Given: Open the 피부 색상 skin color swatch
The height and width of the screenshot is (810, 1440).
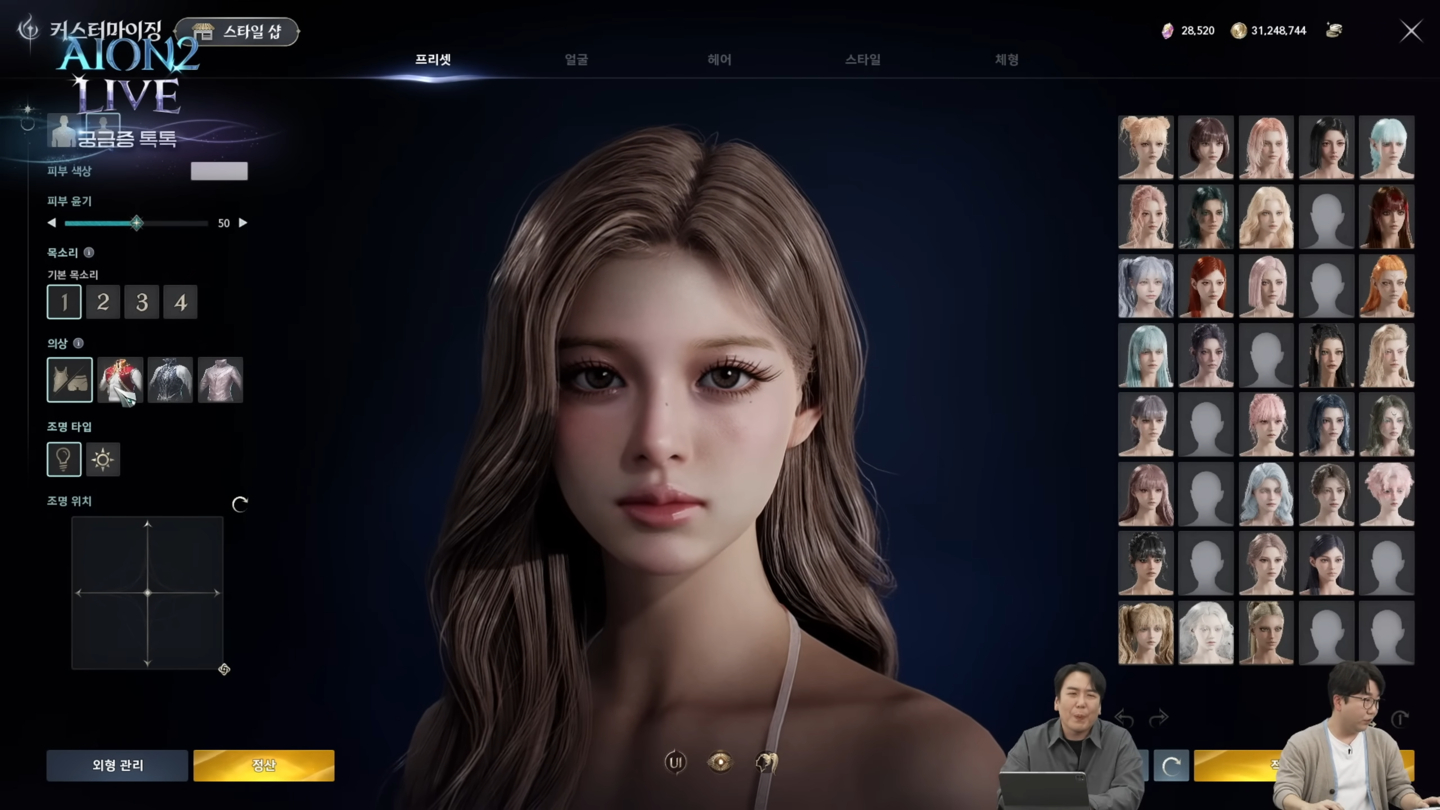Looking at the screenshot, I should click(219, 171).
